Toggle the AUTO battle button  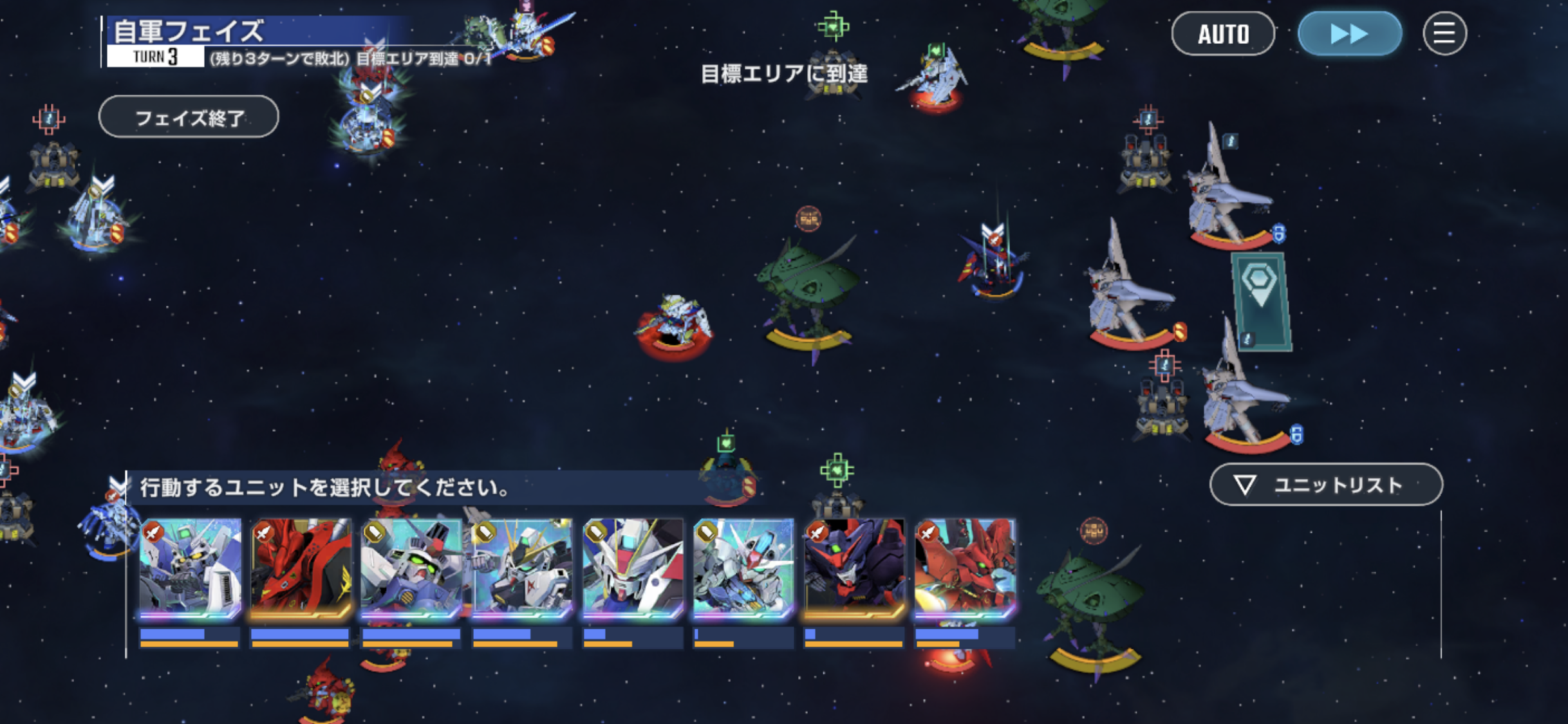click(x=1222, y=33)
